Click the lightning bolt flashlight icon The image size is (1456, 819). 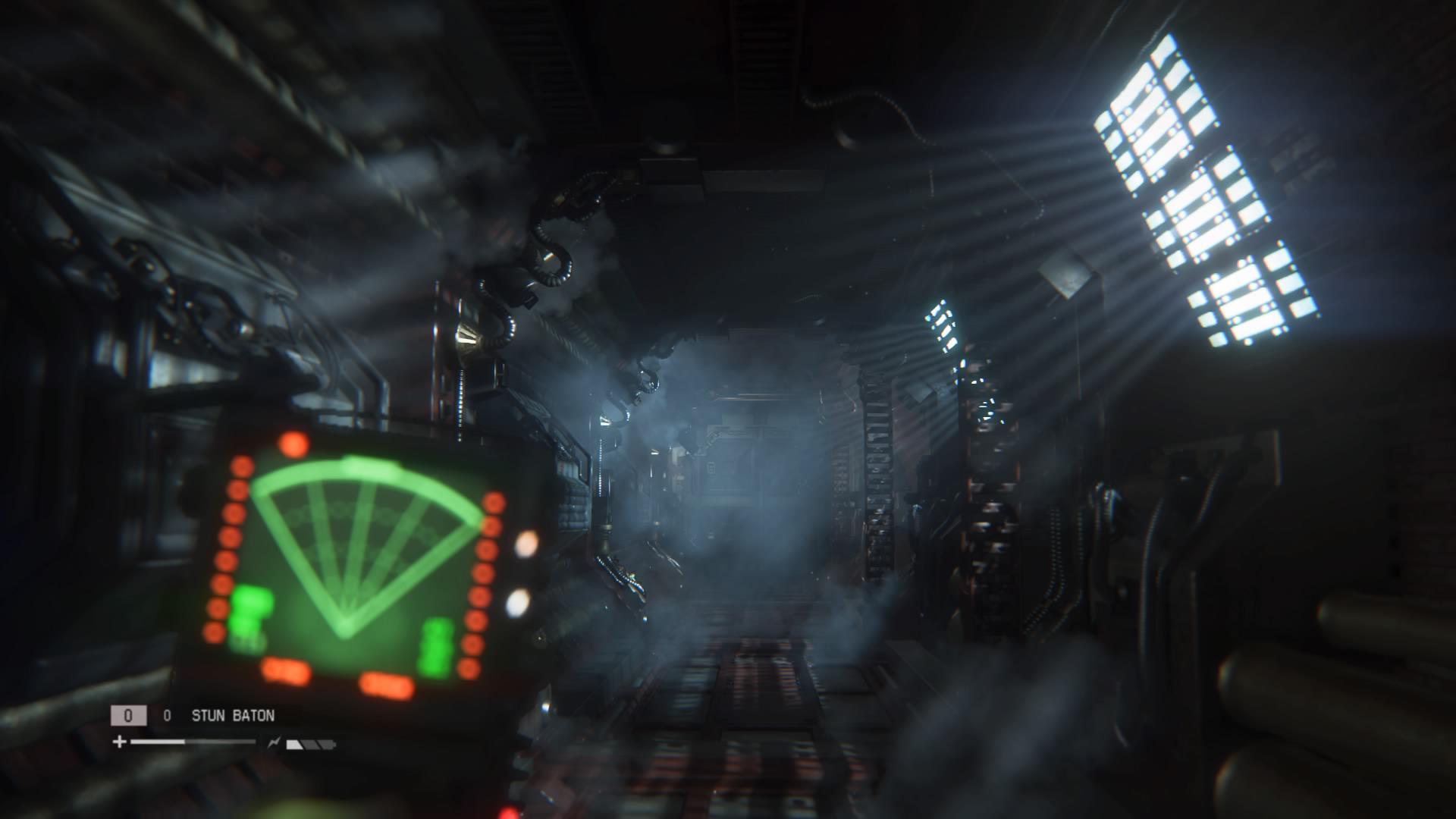274,742
